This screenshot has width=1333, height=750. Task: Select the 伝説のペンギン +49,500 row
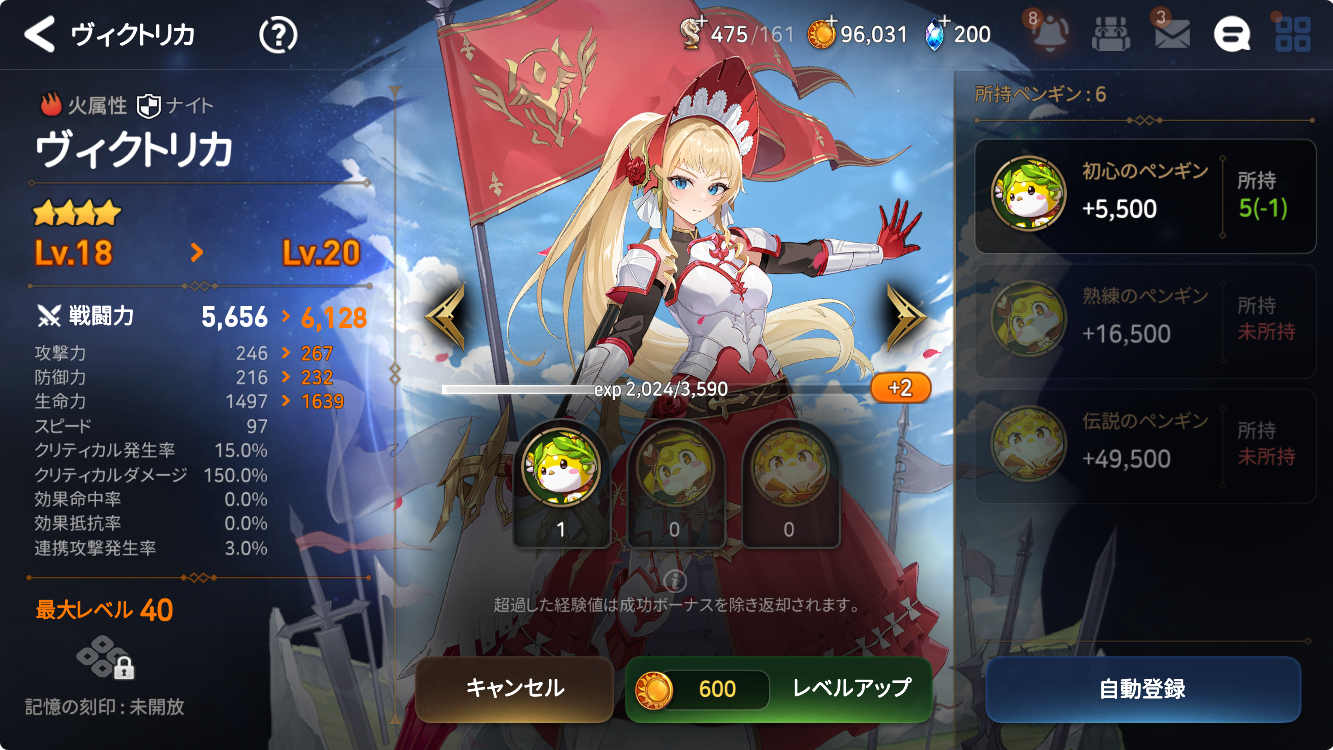coord(1145,446)
